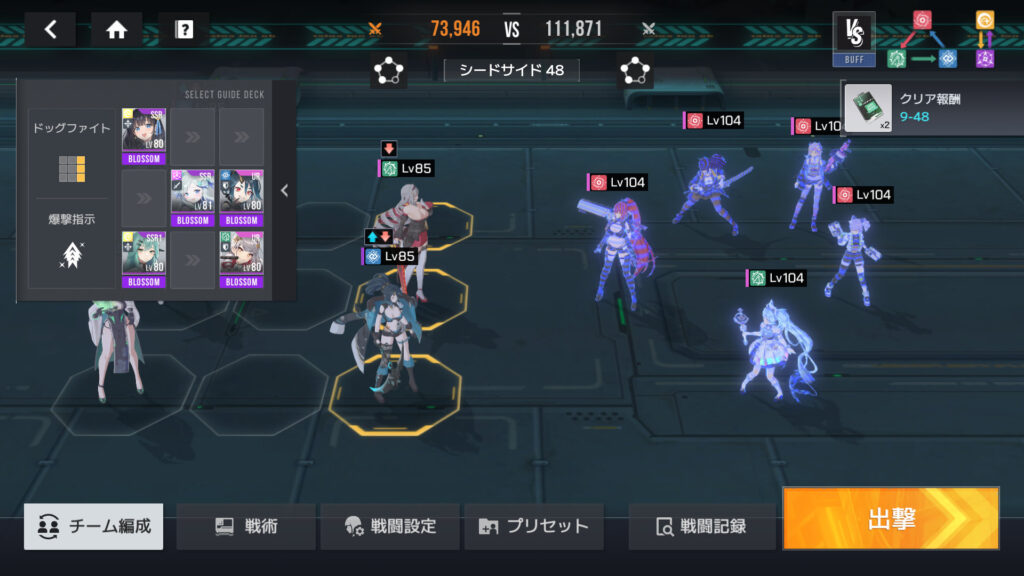Open the 爆撃指示 bombing skill
1024x576 pixels.
click(x=71, y=245)
